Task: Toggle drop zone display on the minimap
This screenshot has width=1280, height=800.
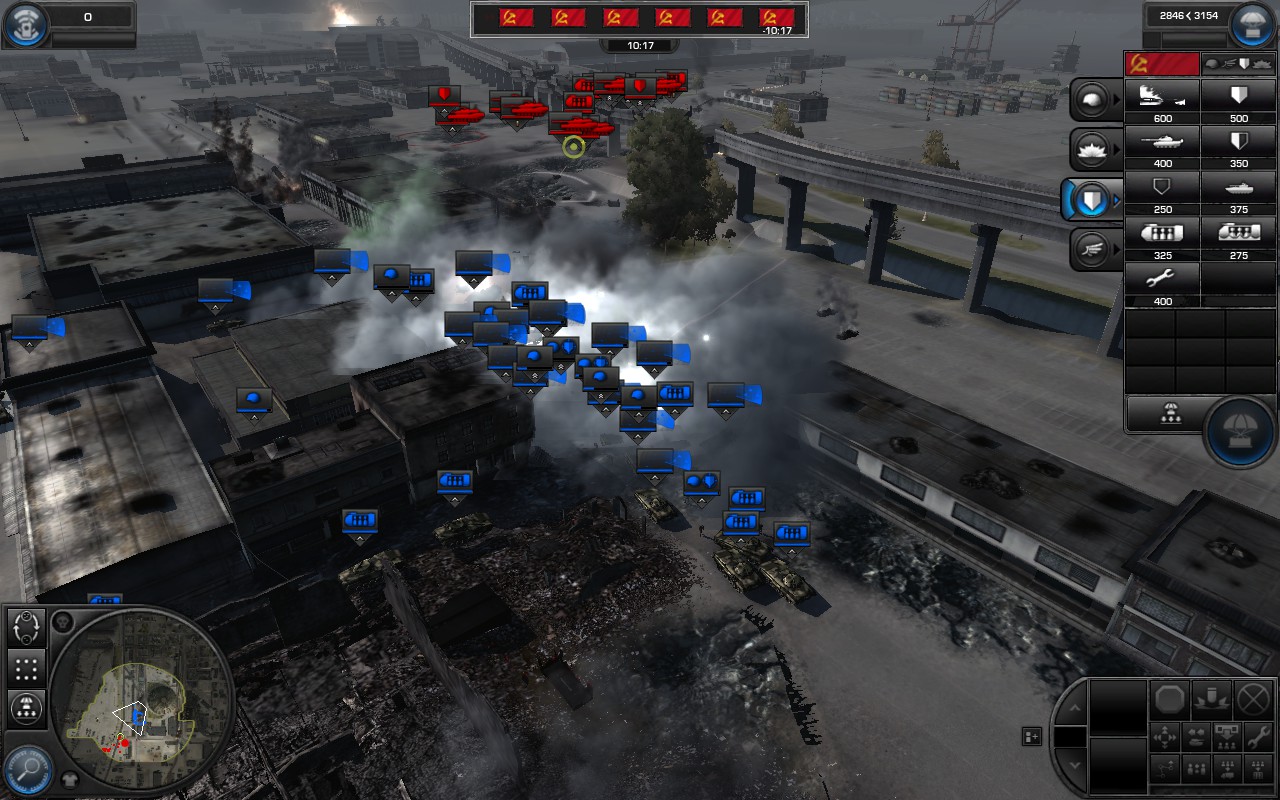Action: 25,709
